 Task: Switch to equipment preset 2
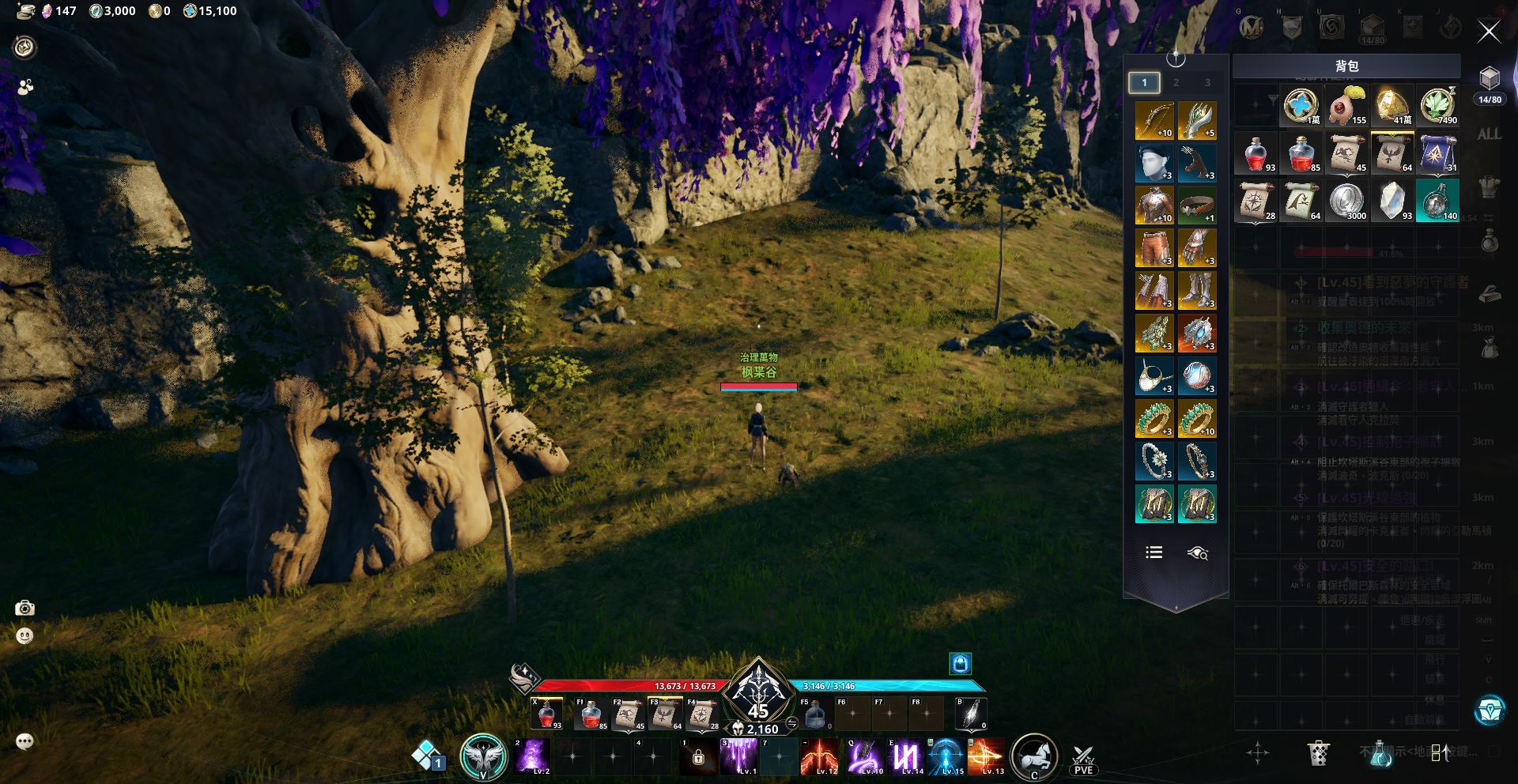click(1176, 82)
